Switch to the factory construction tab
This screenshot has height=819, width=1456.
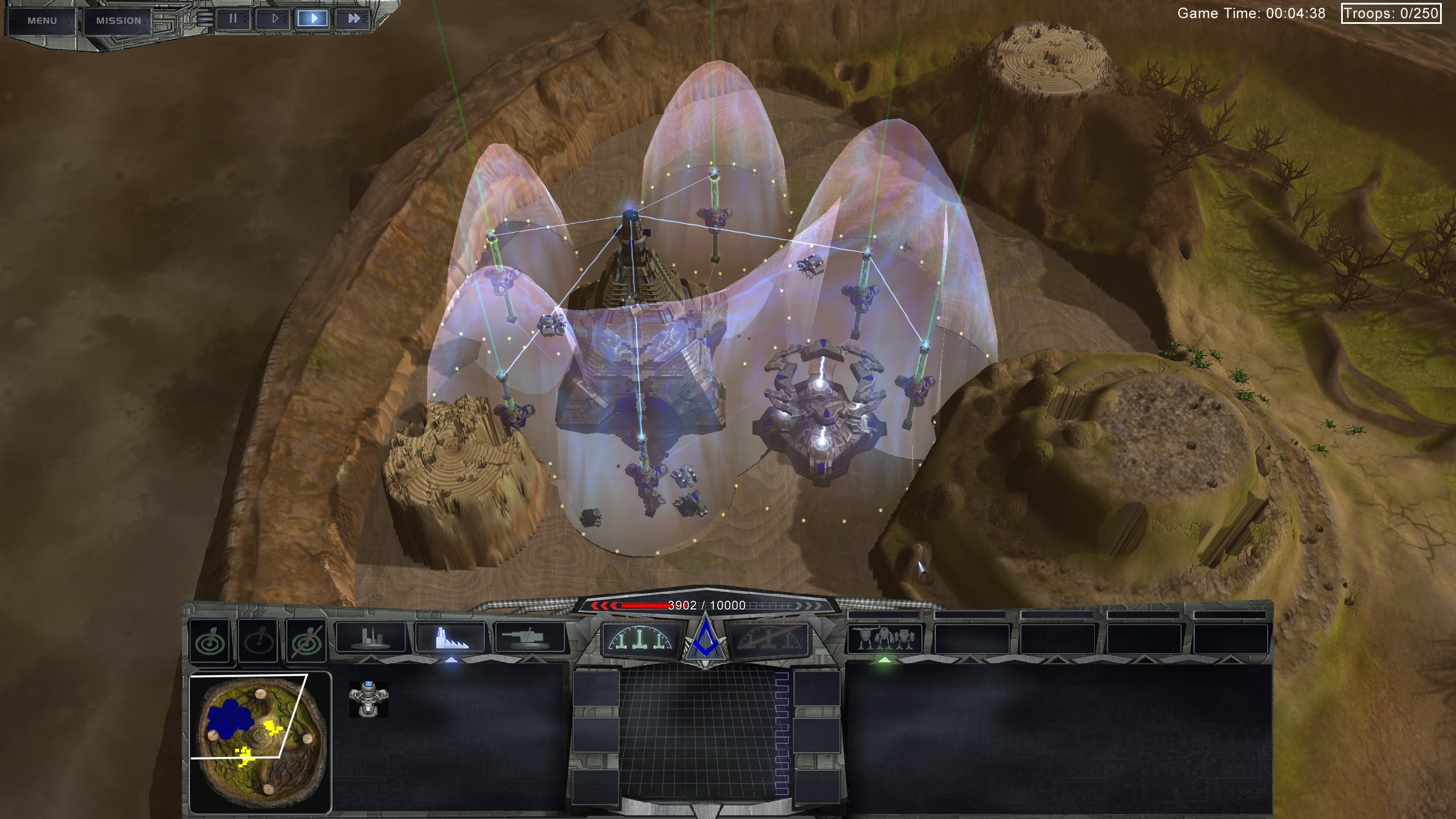pyautogui.click(x=450, y=637)
